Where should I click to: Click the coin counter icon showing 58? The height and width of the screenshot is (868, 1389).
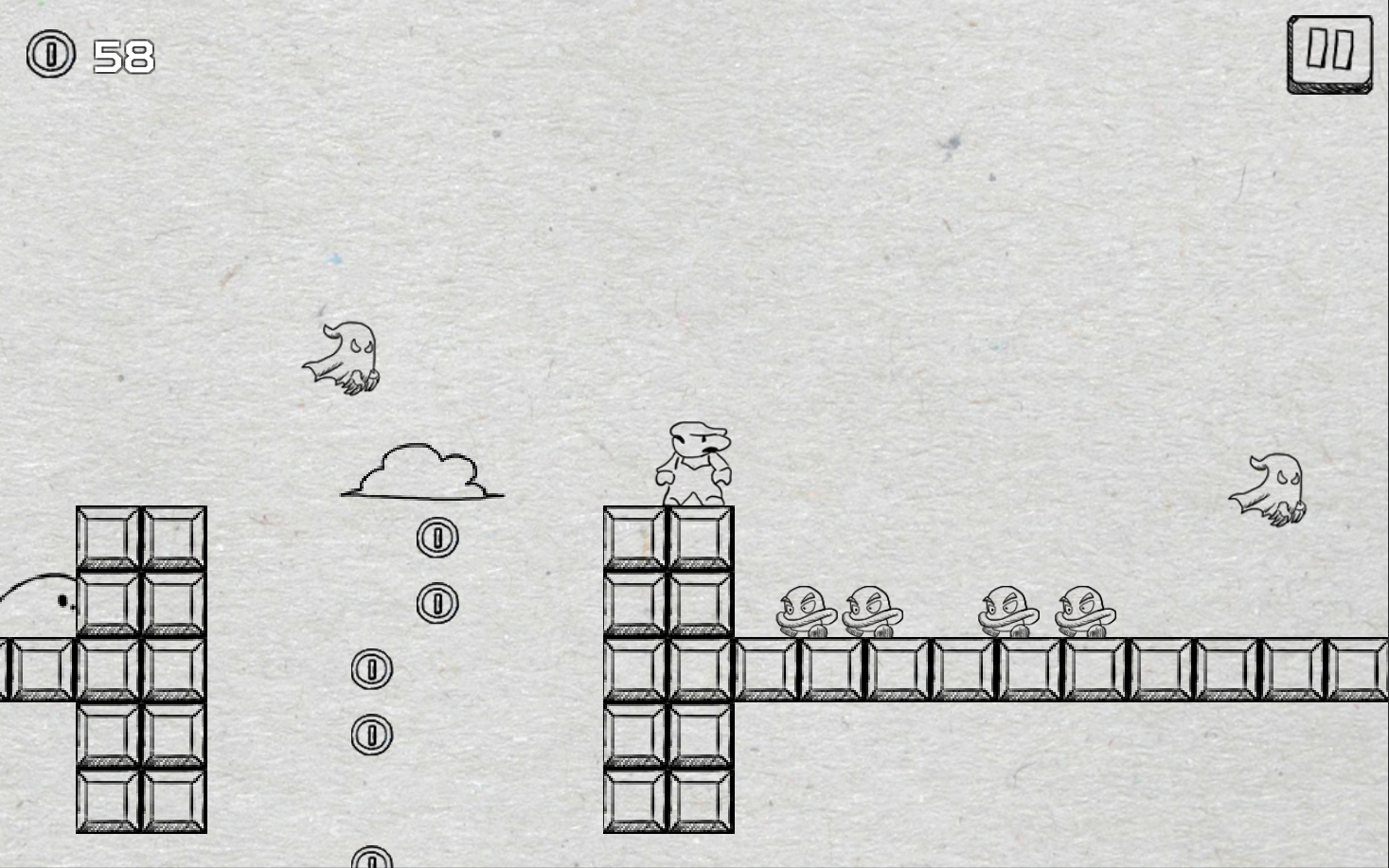click(x=48, y=55)
